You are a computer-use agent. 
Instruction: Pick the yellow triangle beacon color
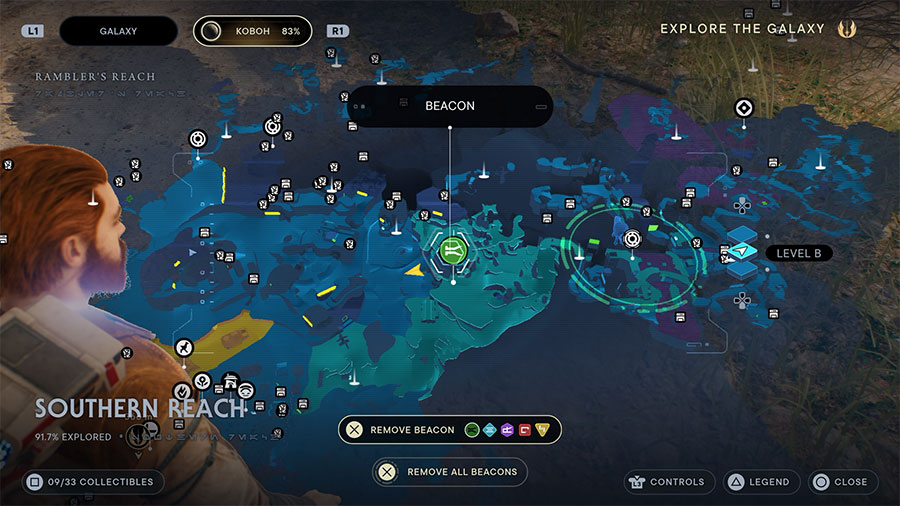(542, 430)
